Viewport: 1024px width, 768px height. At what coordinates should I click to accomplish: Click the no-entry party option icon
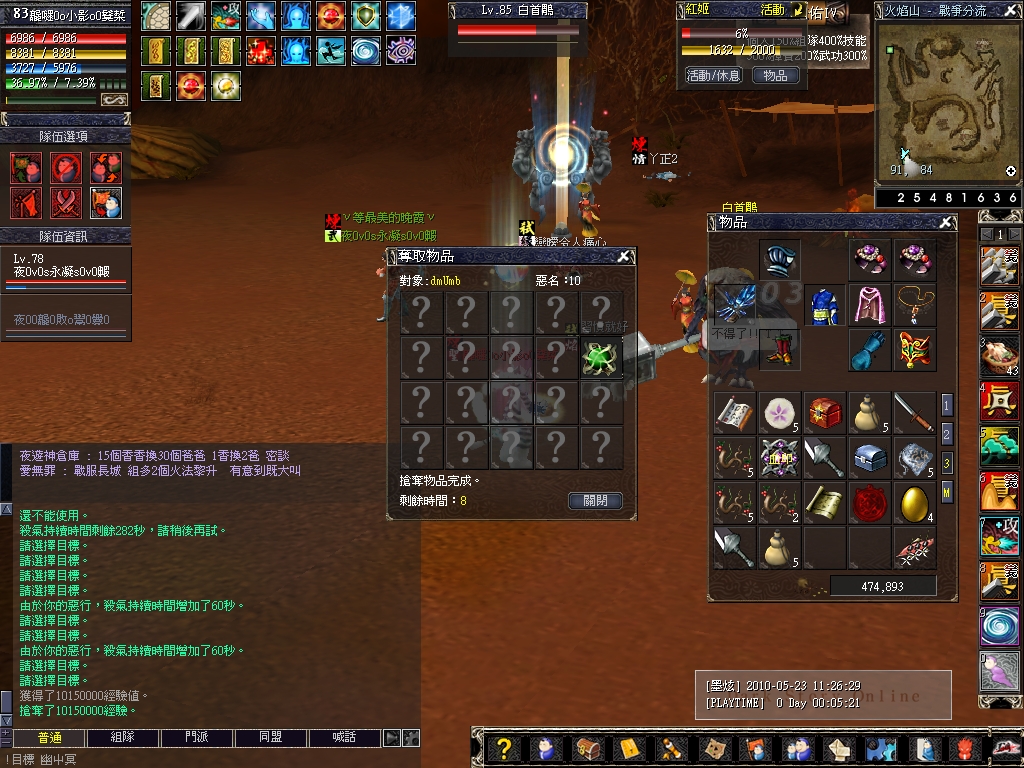point(66,168)
